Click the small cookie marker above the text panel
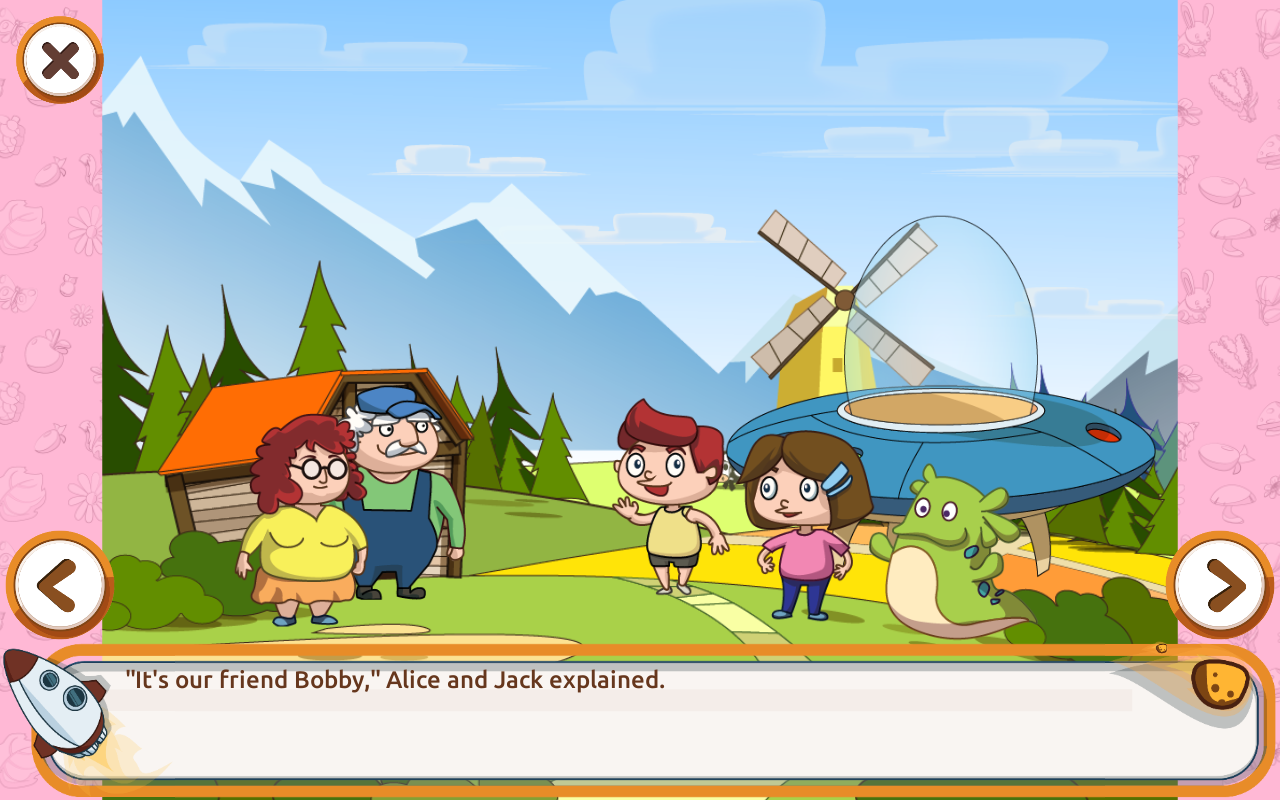 pos(1162,646)
